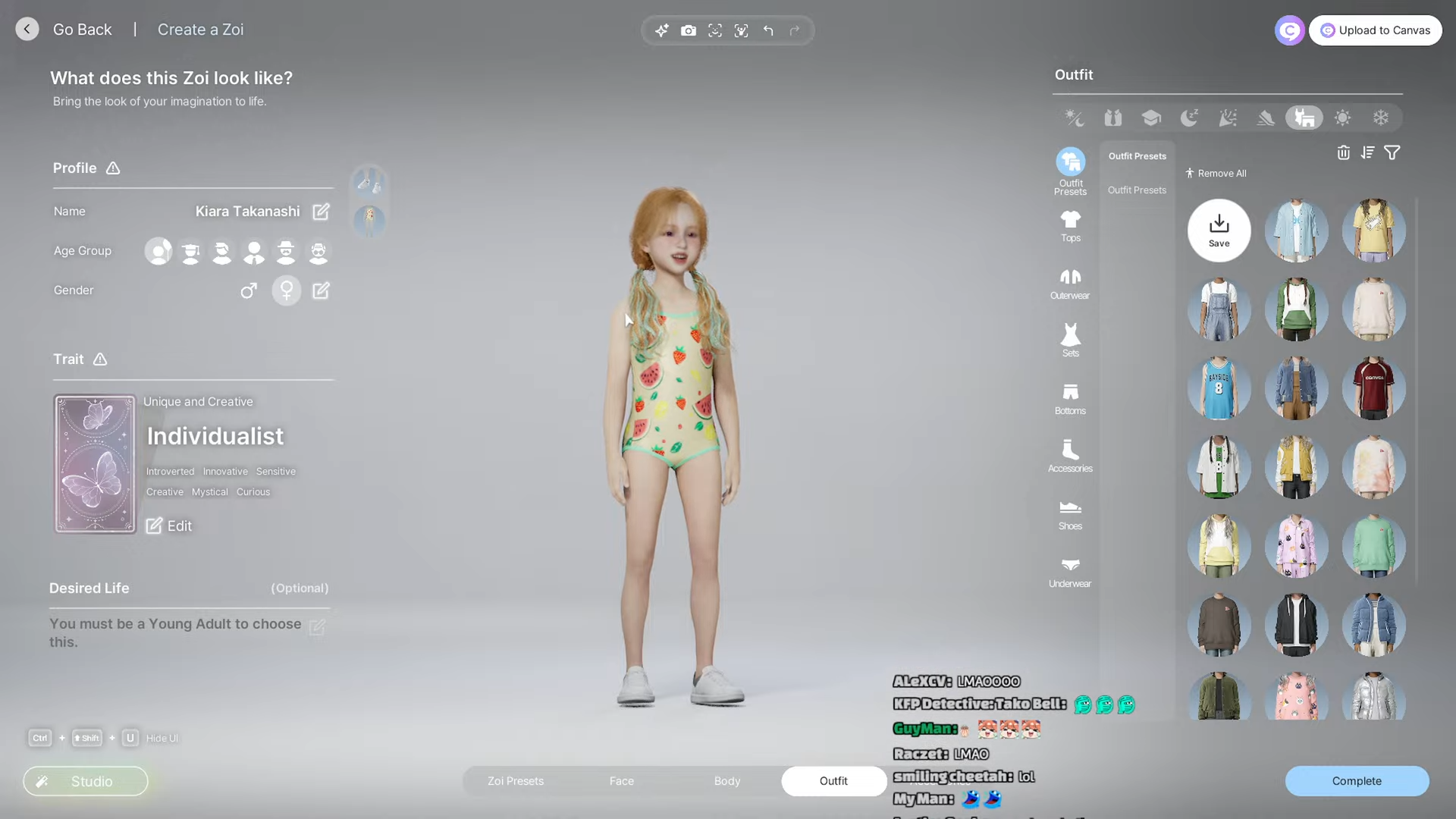Switch to the Body tab
This screenshot has width=1456, height=819.
(726, 781)
